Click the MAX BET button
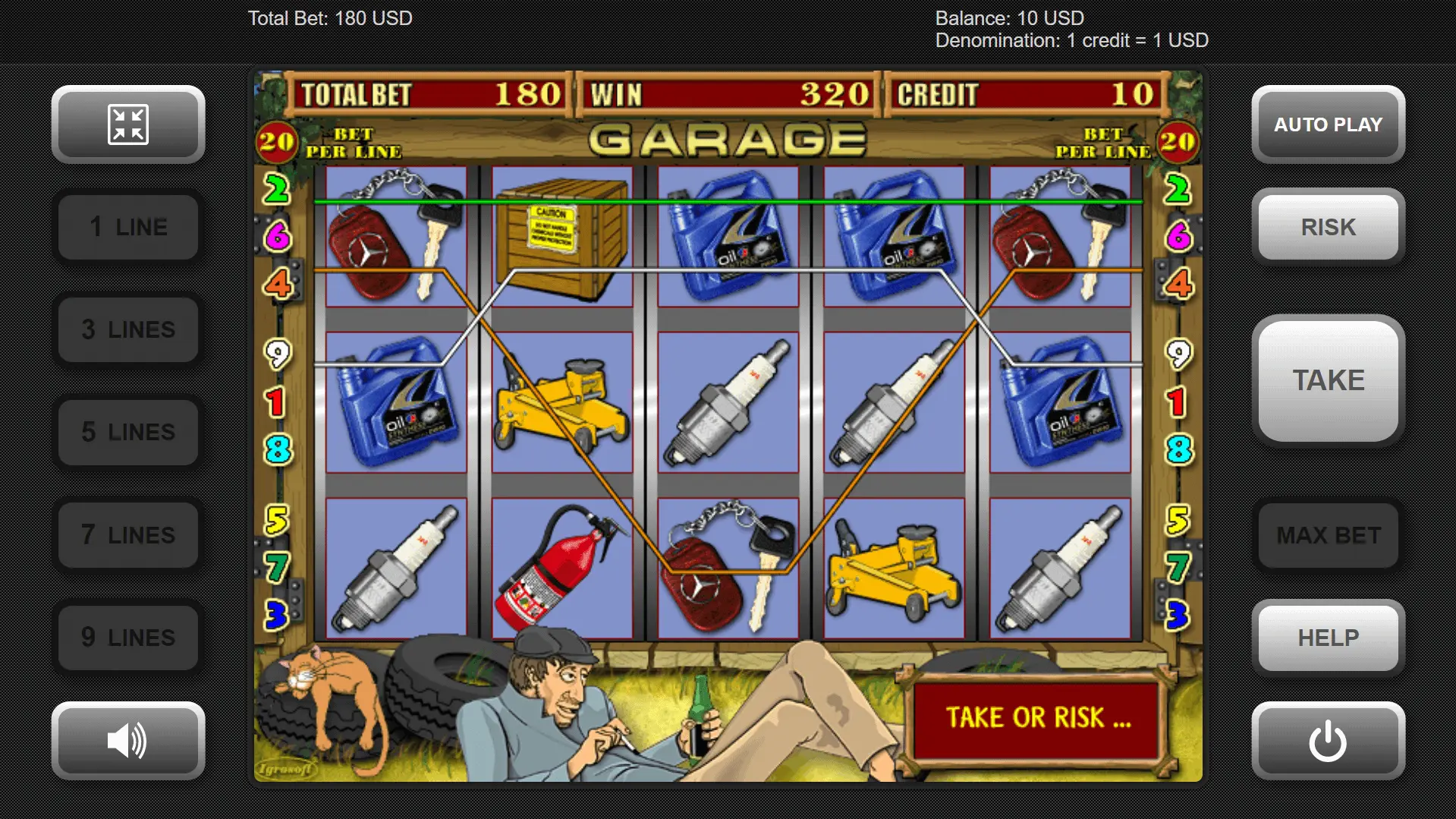The image size is (1456, 819). [1328, 535]
